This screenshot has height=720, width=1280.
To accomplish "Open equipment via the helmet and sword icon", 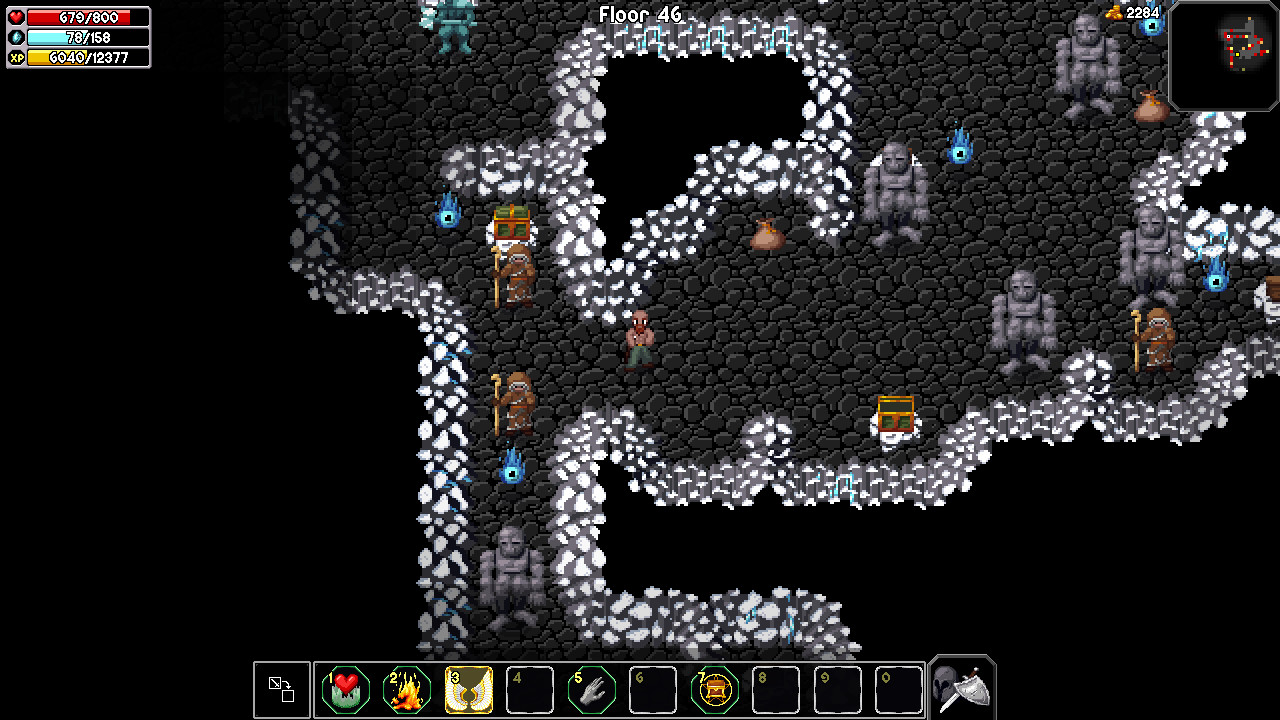I will click(960, 686).
